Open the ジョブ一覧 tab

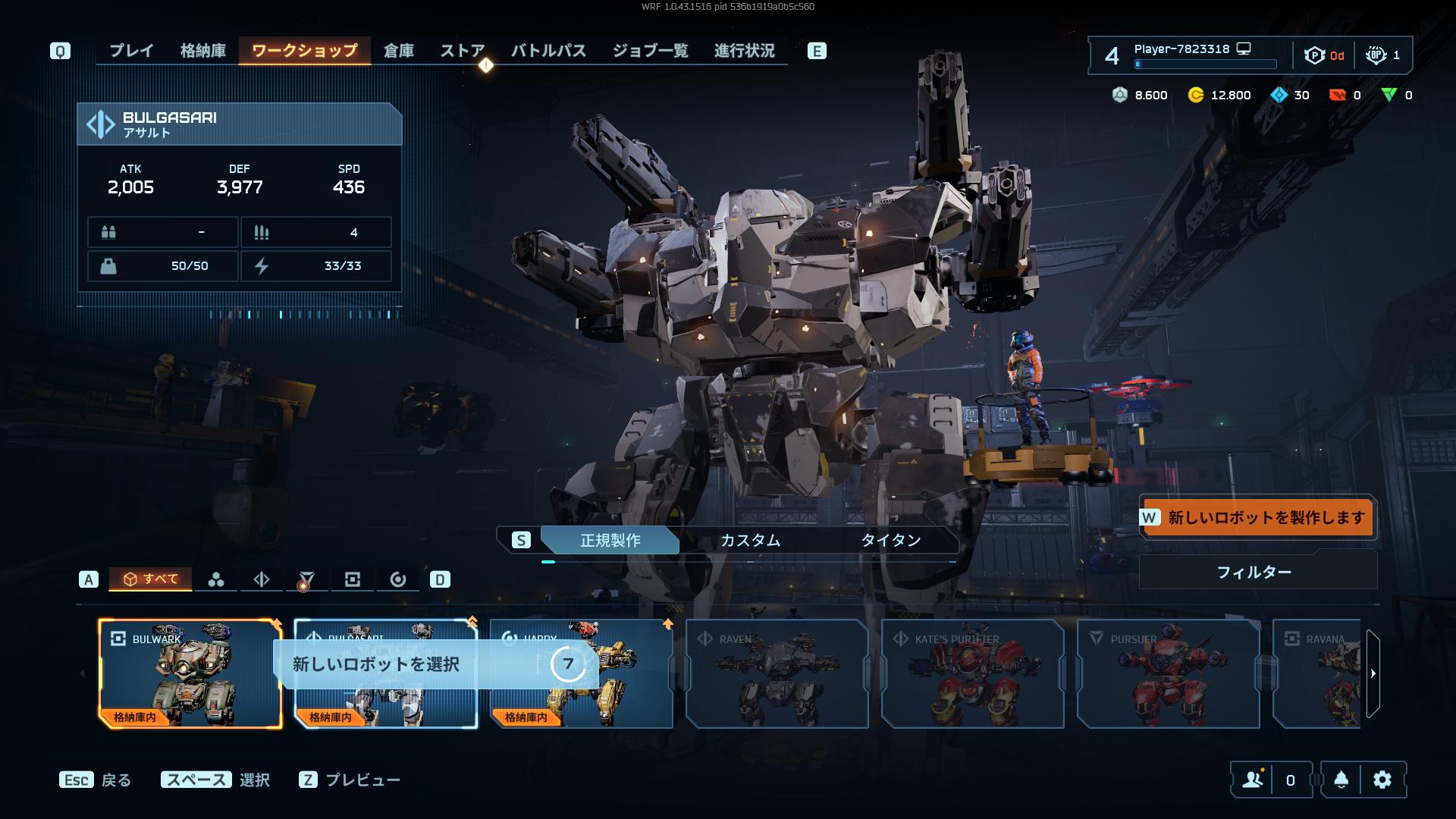650,51
